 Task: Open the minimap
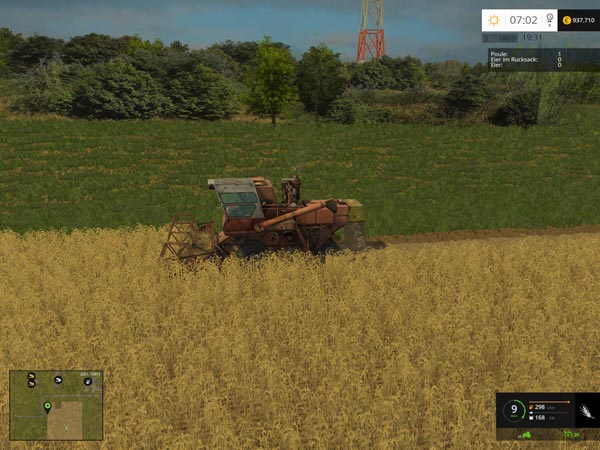56,406
